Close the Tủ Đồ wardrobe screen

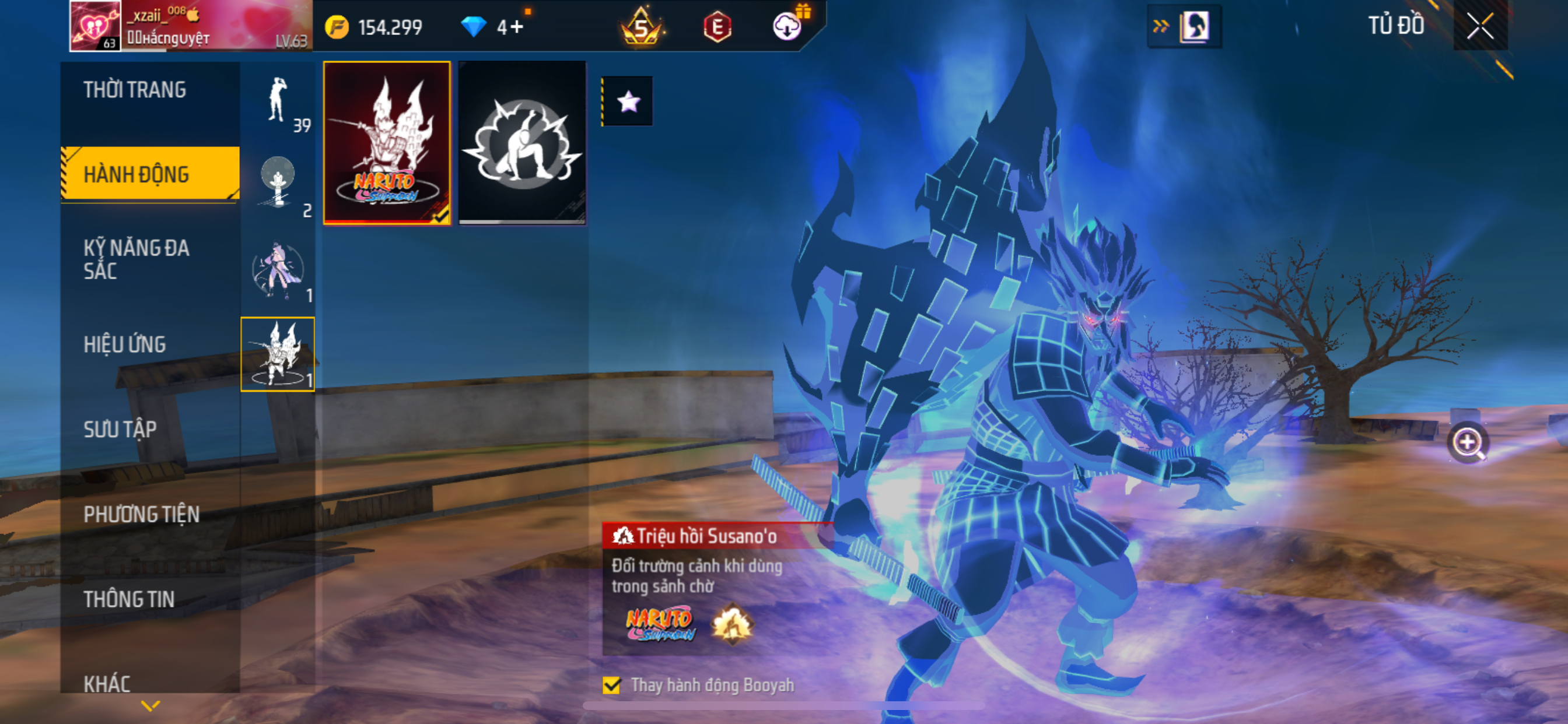1479,26
